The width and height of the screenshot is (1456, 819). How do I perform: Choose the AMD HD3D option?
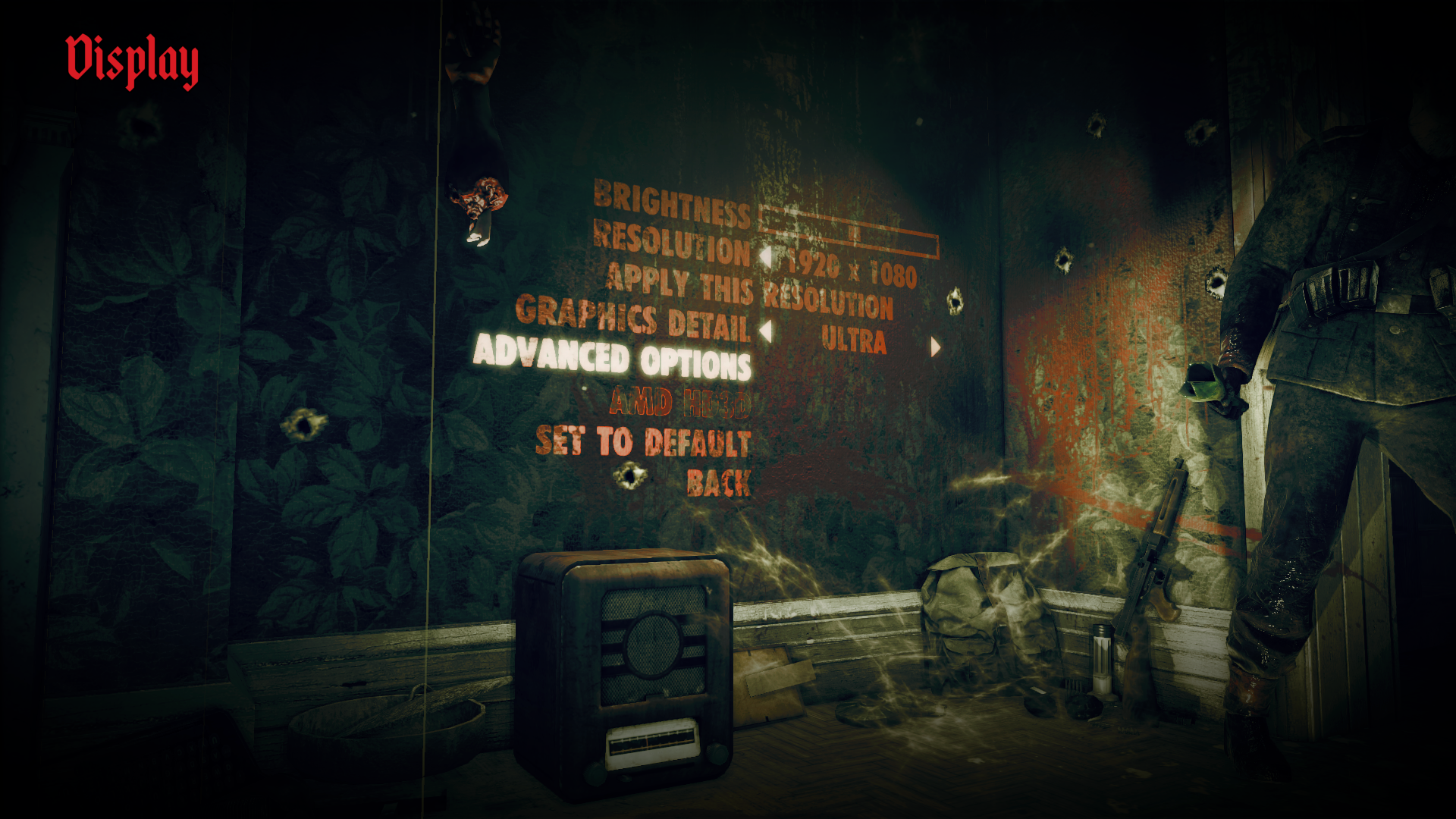click(x=679, y=403)
